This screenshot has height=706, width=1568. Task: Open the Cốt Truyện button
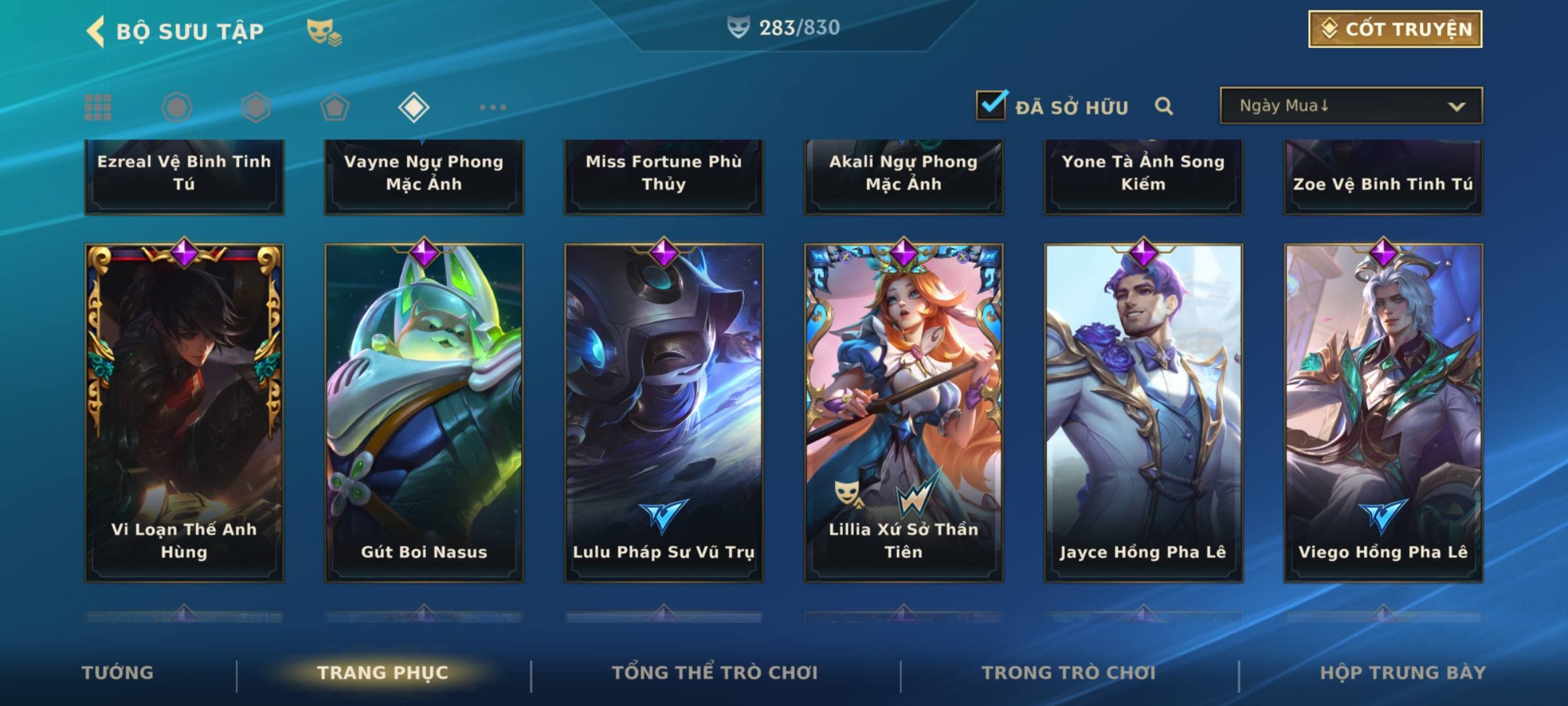pyautogui.click(x=1395, y=29)
